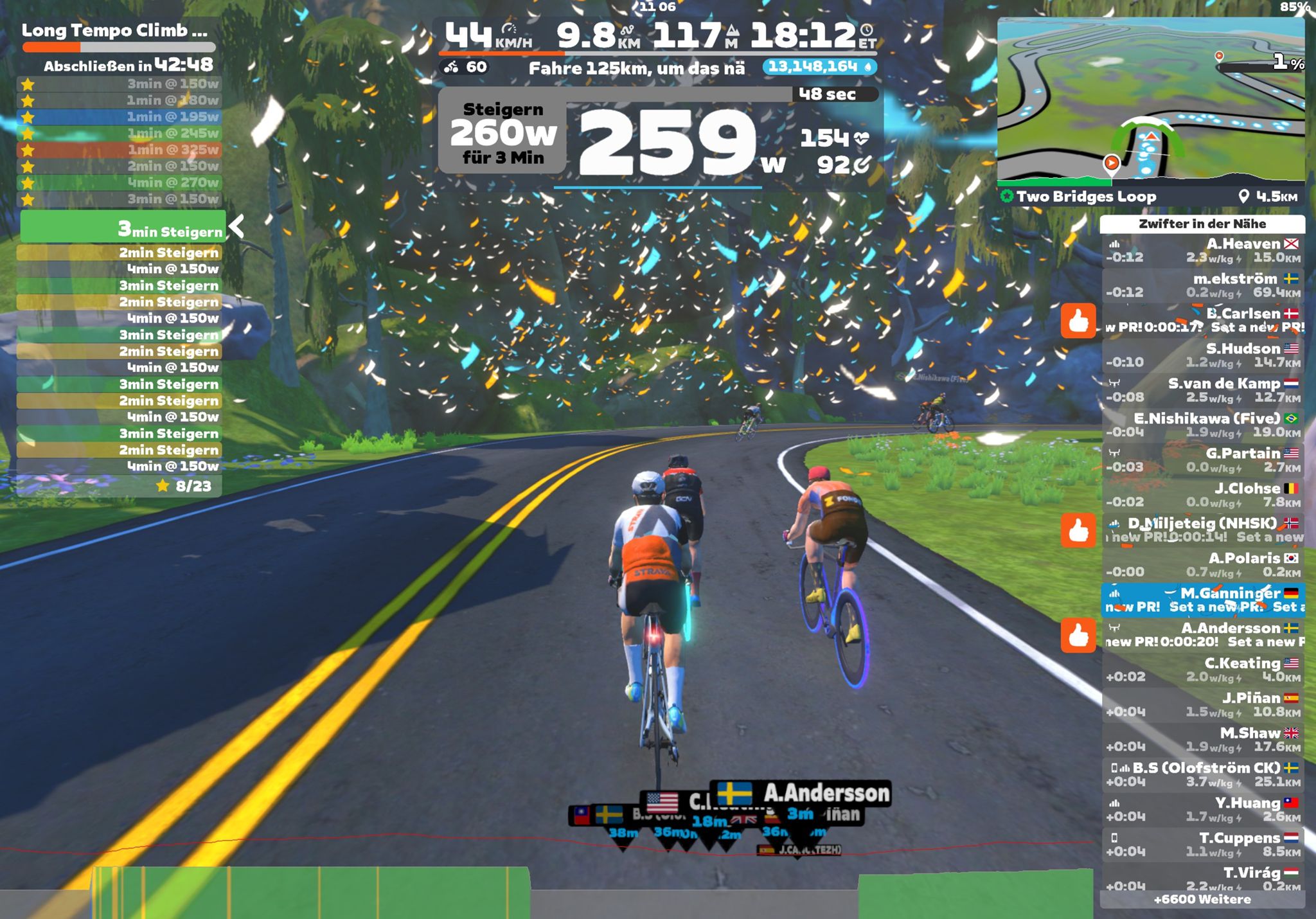
Task: Pick A.Polaris in the nearby riders list
Action: pyautogui.click(x=1202, y=565)
